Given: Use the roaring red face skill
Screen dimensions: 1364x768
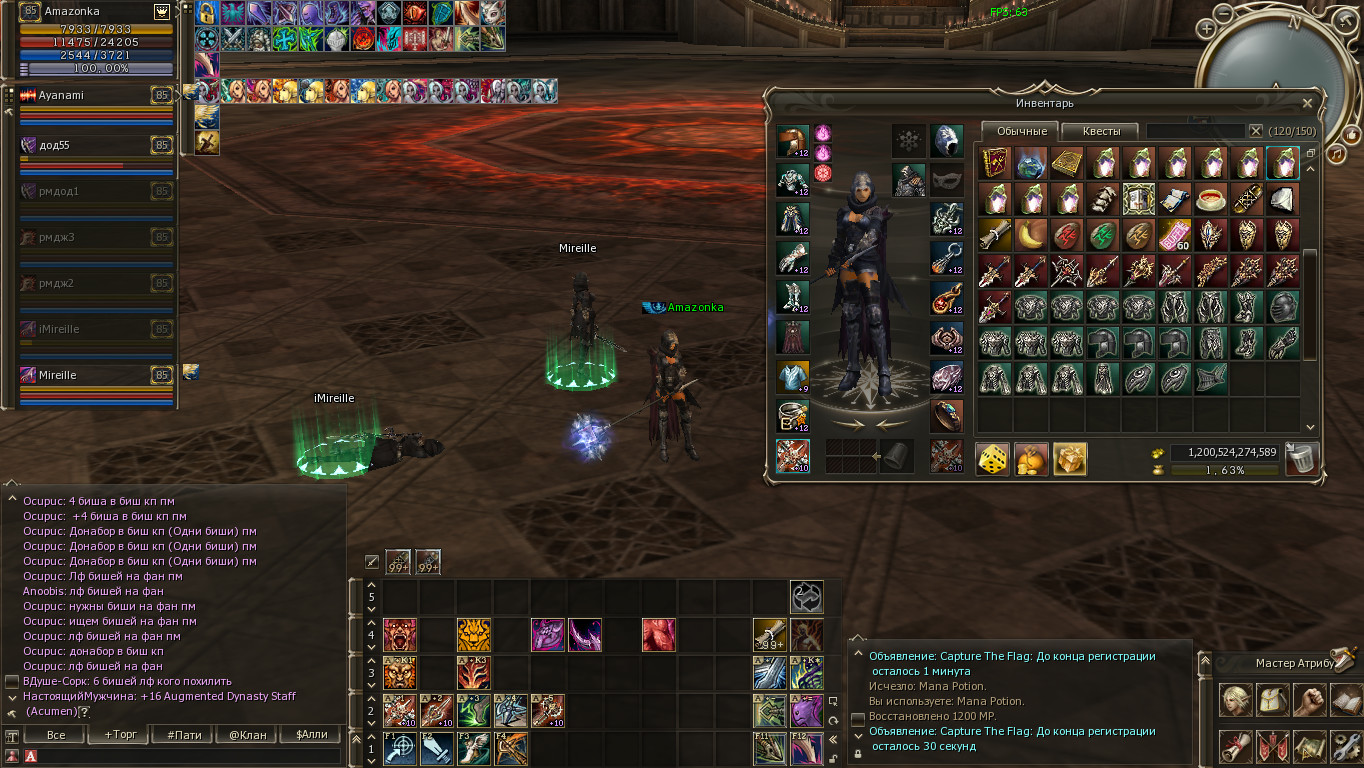Looking at the screenshot, I should (x=400, y=635).
